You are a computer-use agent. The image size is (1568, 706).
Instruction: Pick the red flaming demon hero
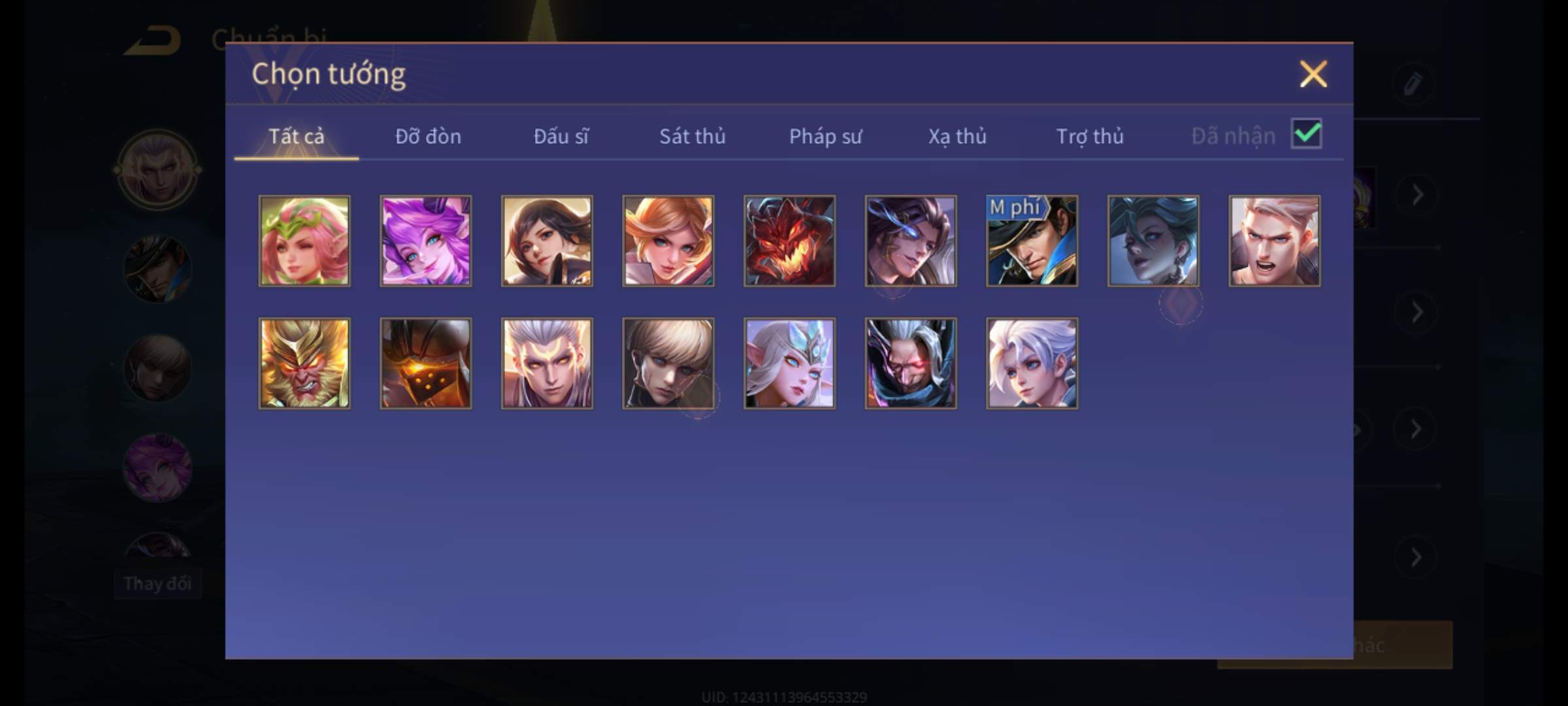coord(789,241)
